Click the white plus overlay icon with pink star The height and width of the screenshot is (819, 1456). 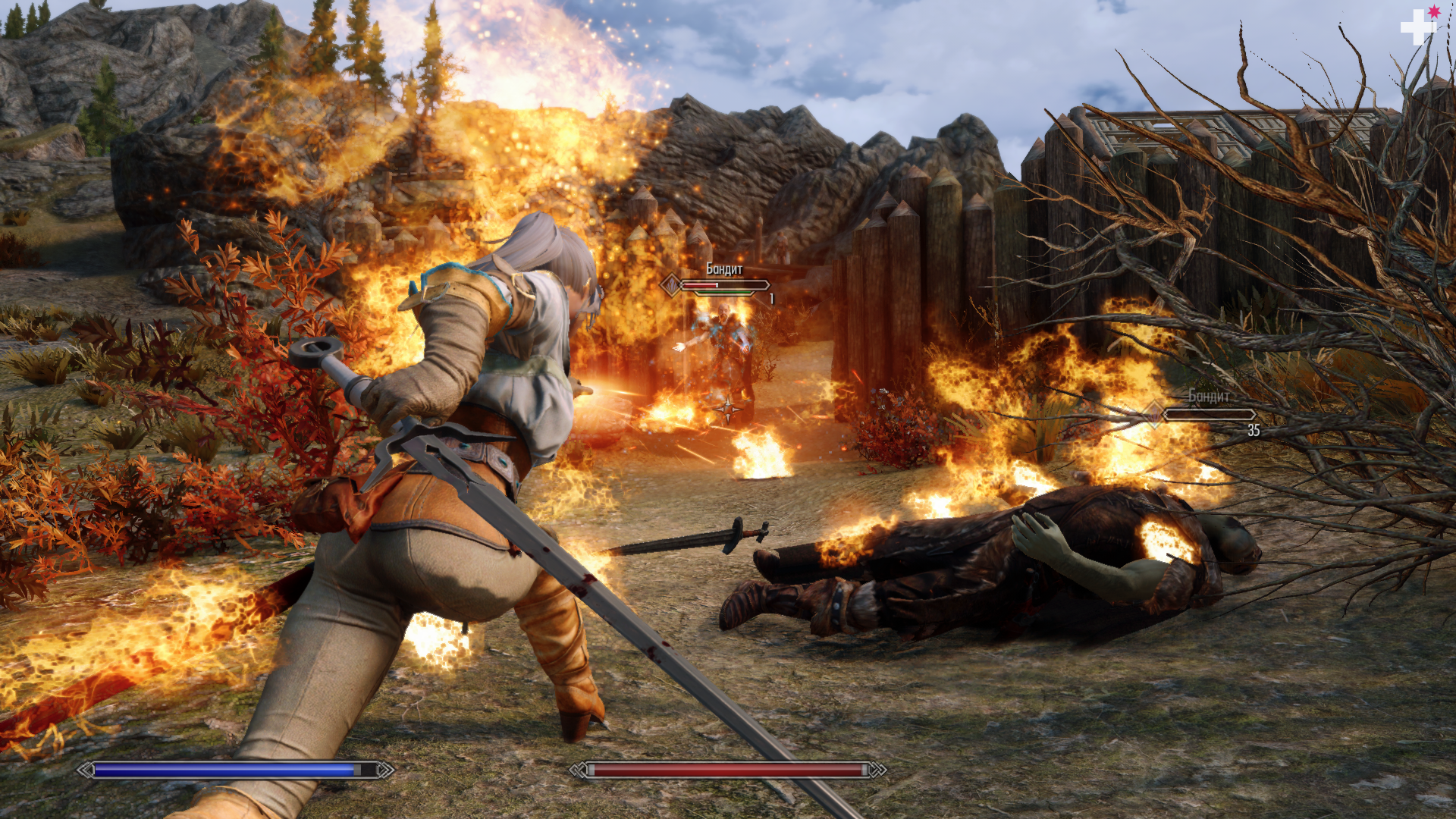click(x=1417, y=27)
